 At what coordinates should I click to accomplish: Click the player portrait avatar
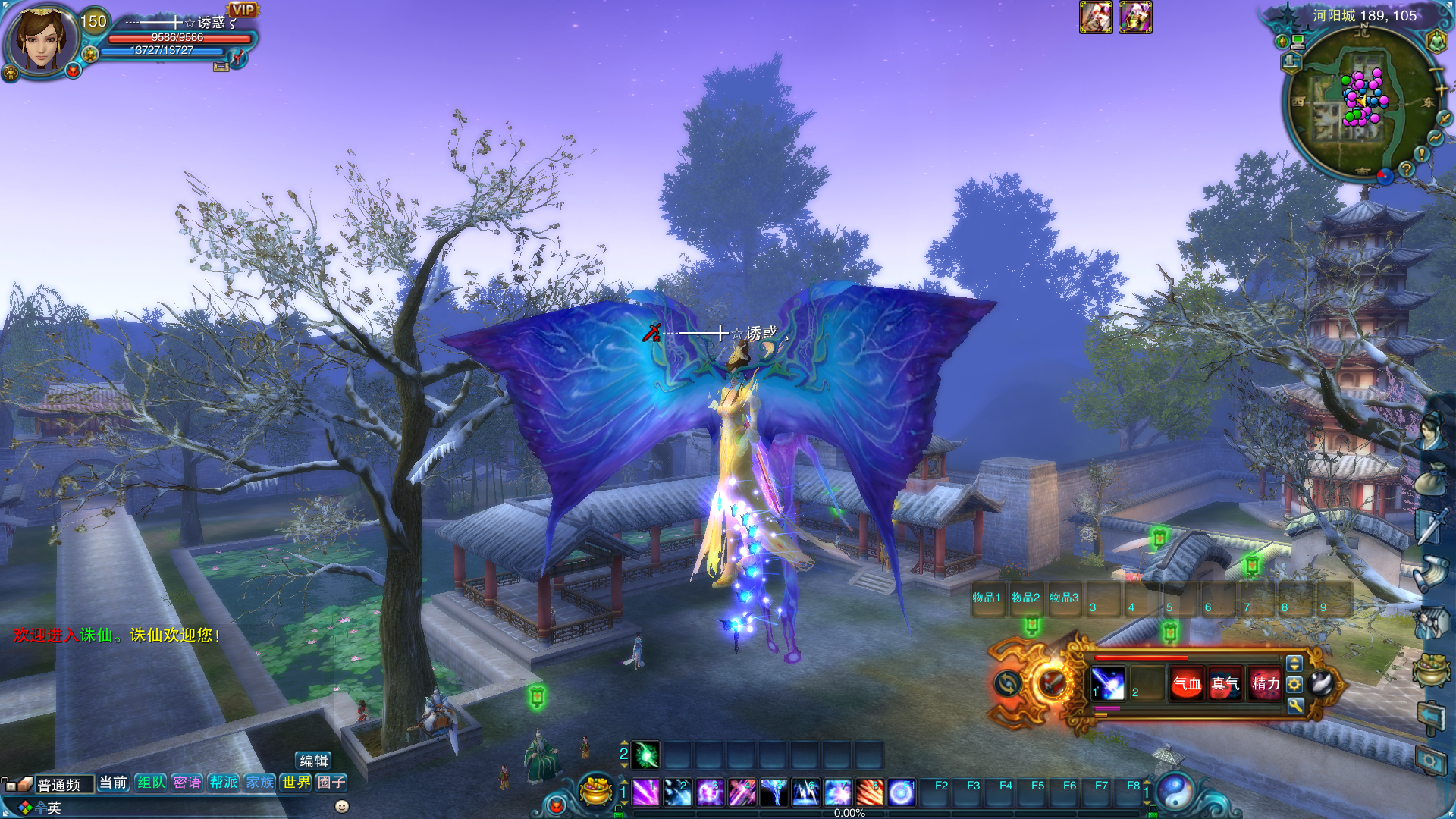point(42,38)
